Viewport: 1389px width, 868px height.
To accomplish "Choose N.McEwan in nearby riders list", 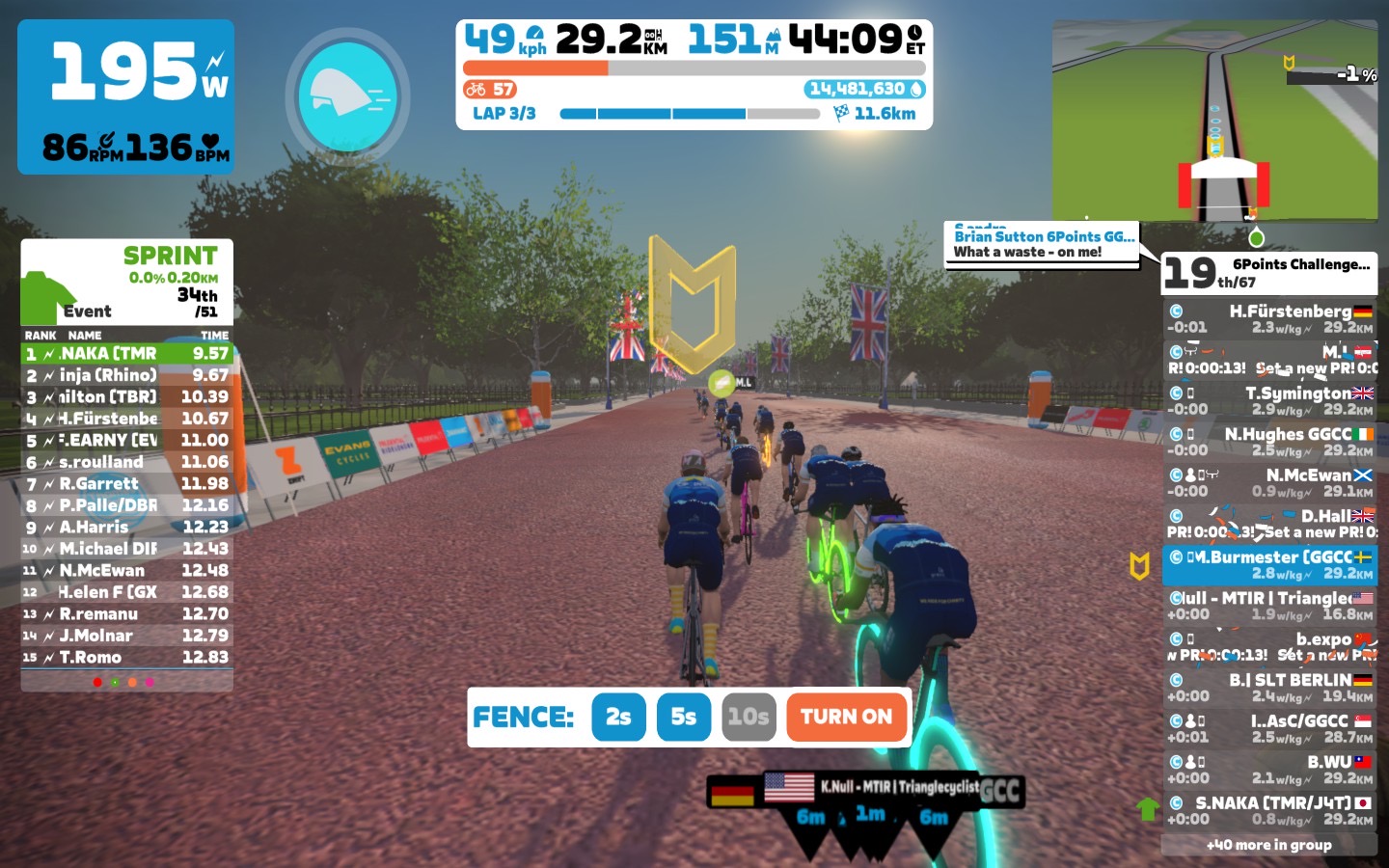I will coord(1268,483).
